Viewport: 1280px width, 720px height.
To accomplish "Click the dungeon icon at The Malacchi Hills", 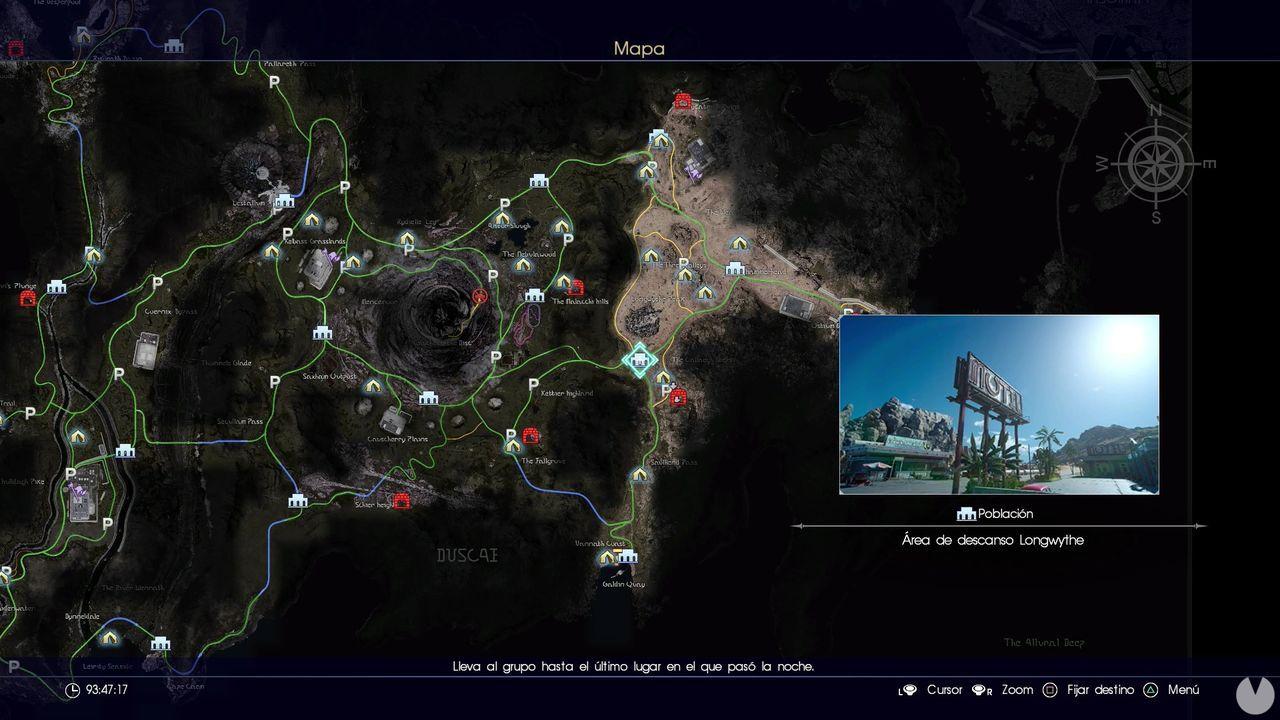I will click(578, 287).
